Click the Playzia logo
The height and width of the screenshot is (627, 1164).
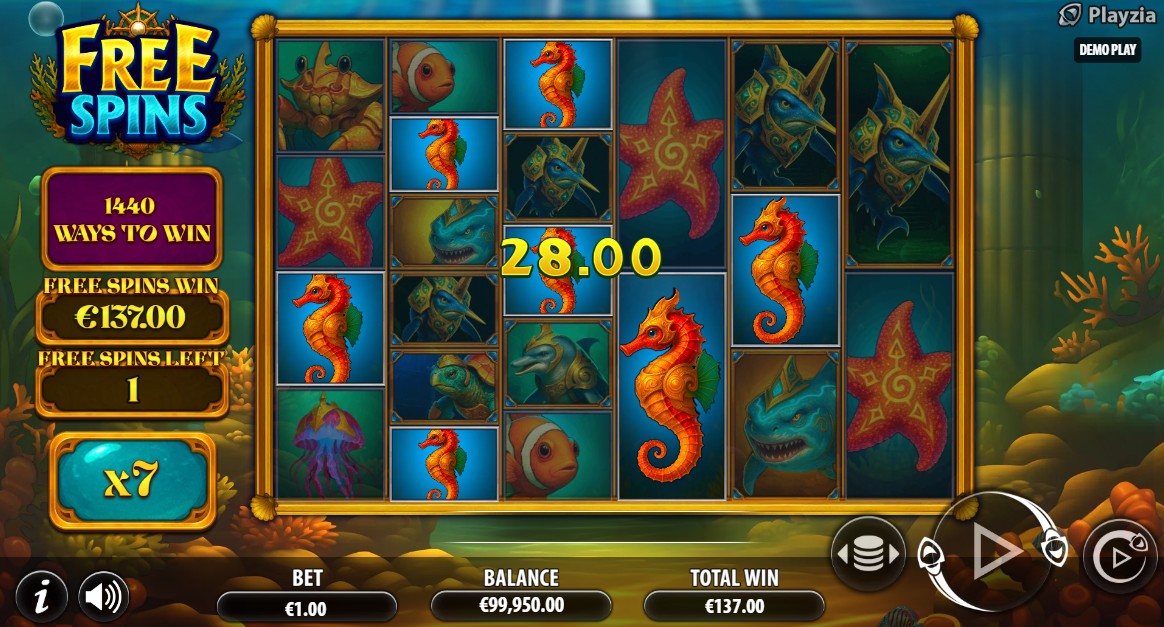pyautogui.click(x=1100, y=15)
